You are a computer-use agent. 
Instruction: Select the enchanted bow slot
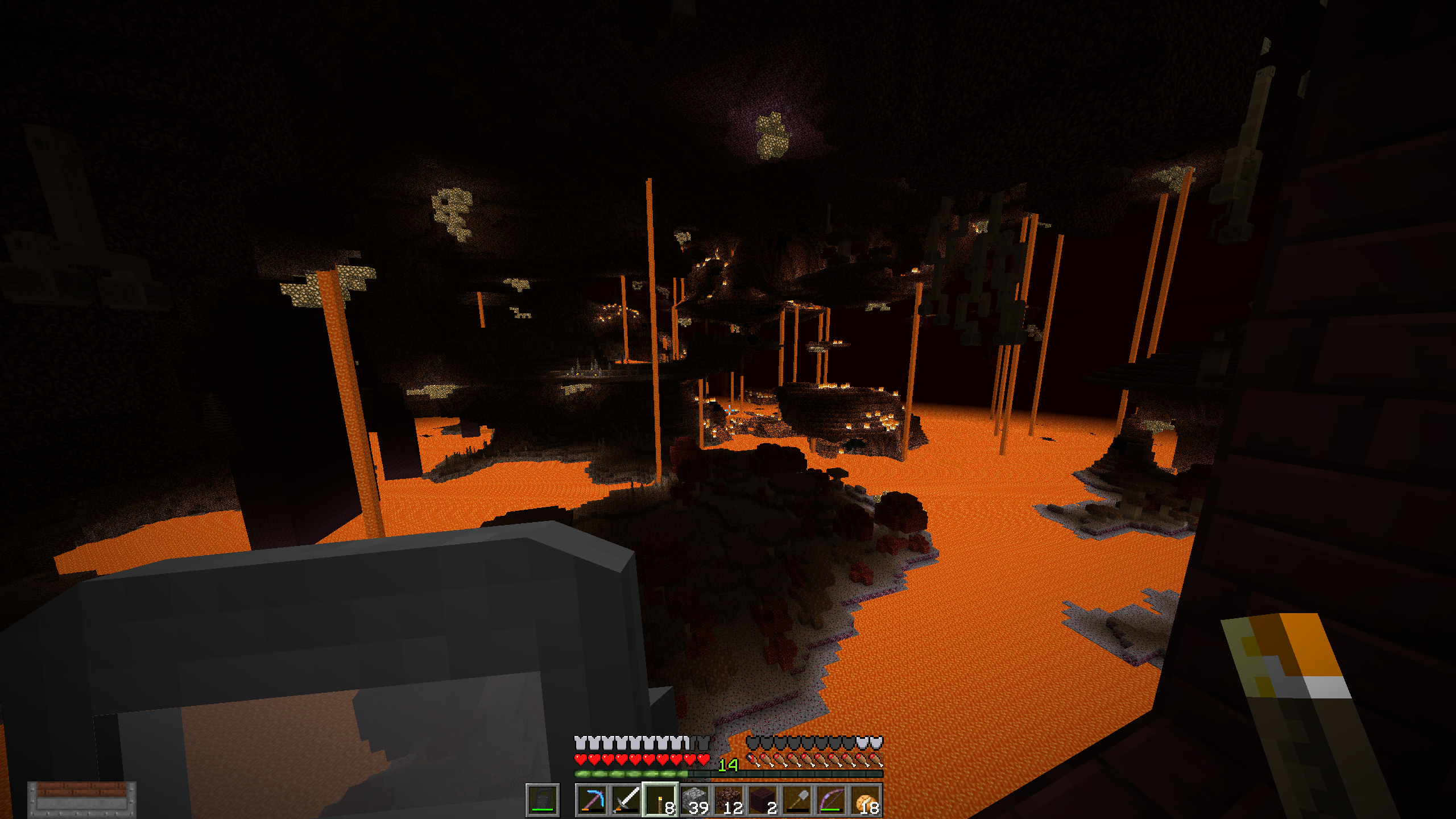coord(831,800)
